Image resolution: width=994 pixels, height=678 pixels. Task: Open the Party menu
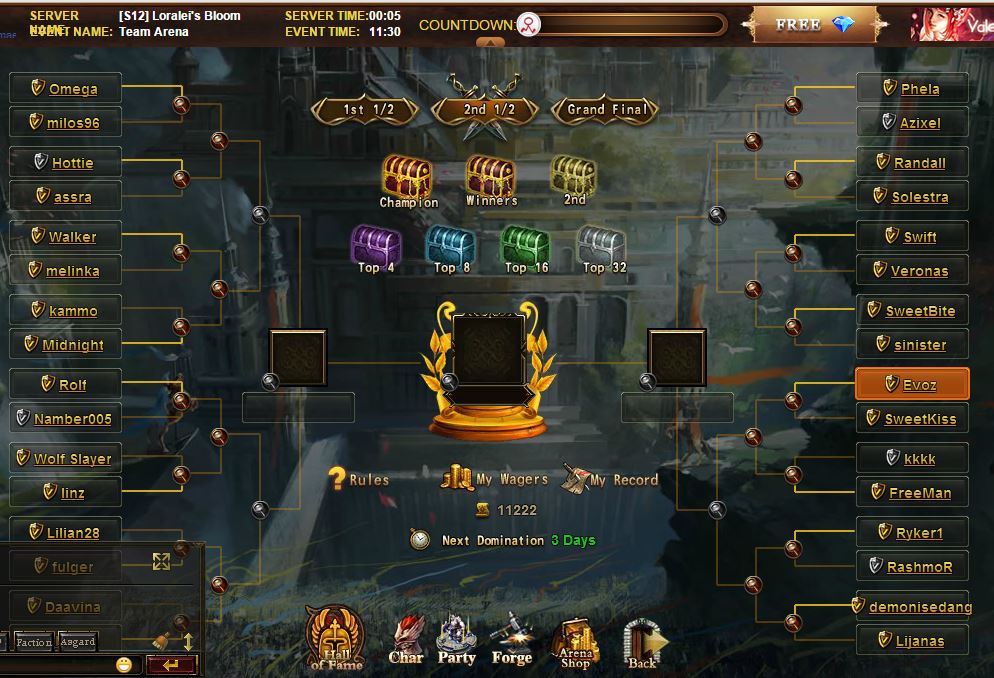pos(456,641)
